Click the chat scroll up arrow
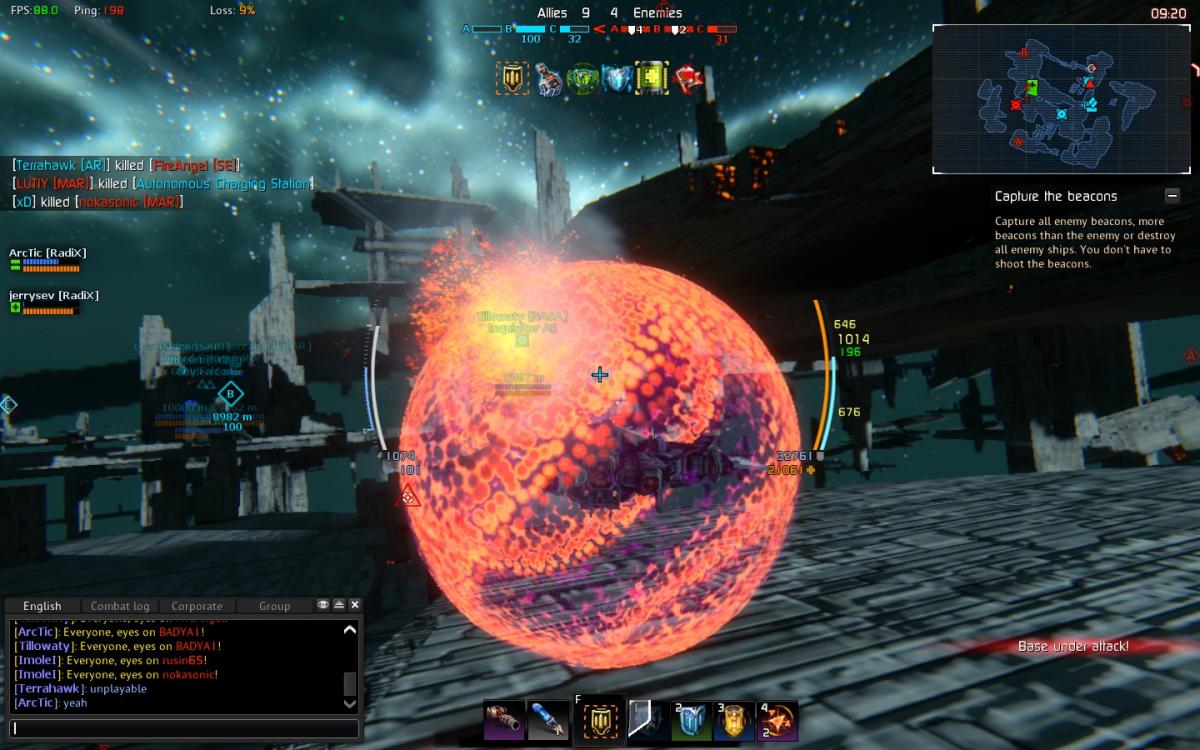 point(349,631)
